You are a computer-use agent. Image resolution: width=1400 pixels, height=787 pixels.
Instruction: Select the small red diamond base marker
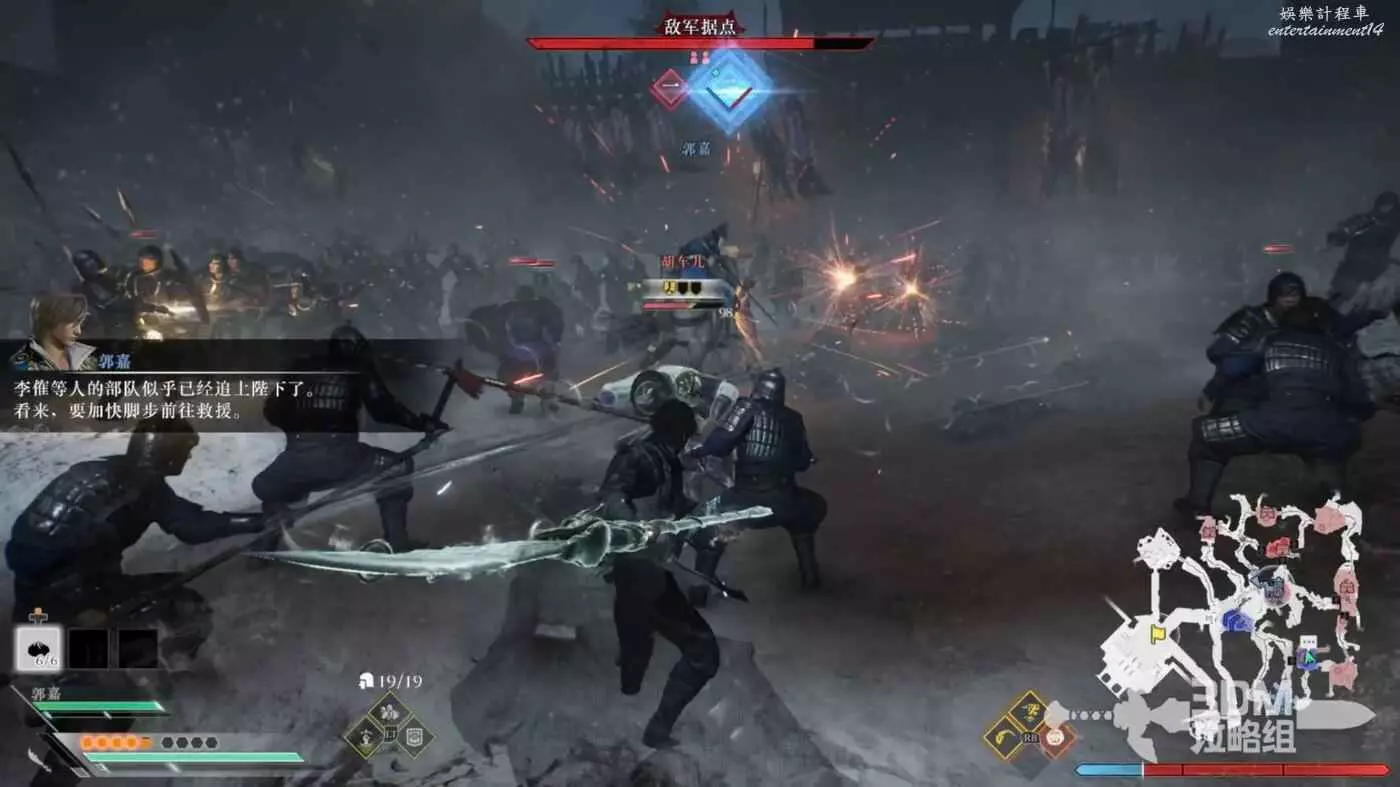pos(670,89)
